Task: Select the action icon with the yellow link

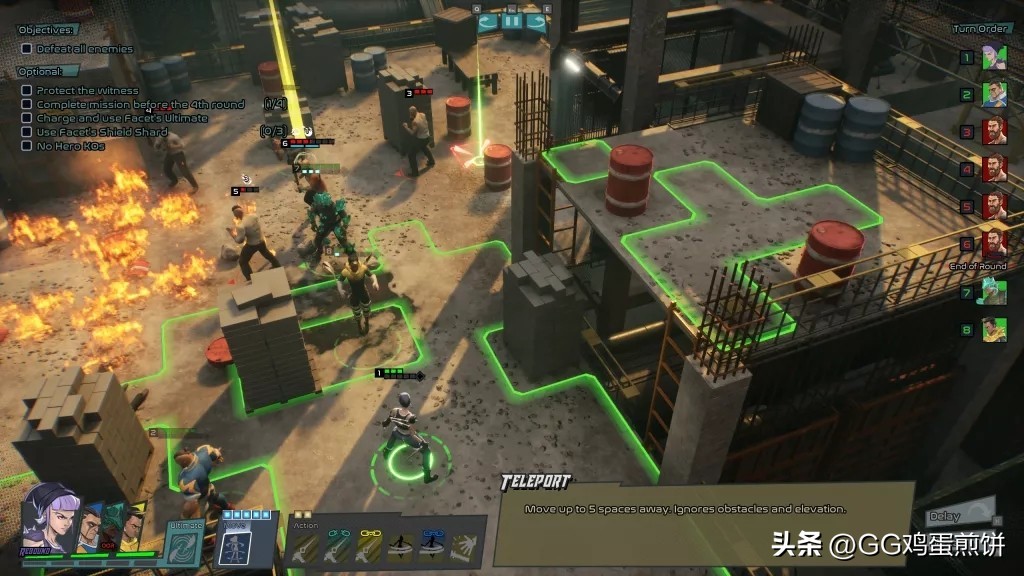Action: click(368, 546)
